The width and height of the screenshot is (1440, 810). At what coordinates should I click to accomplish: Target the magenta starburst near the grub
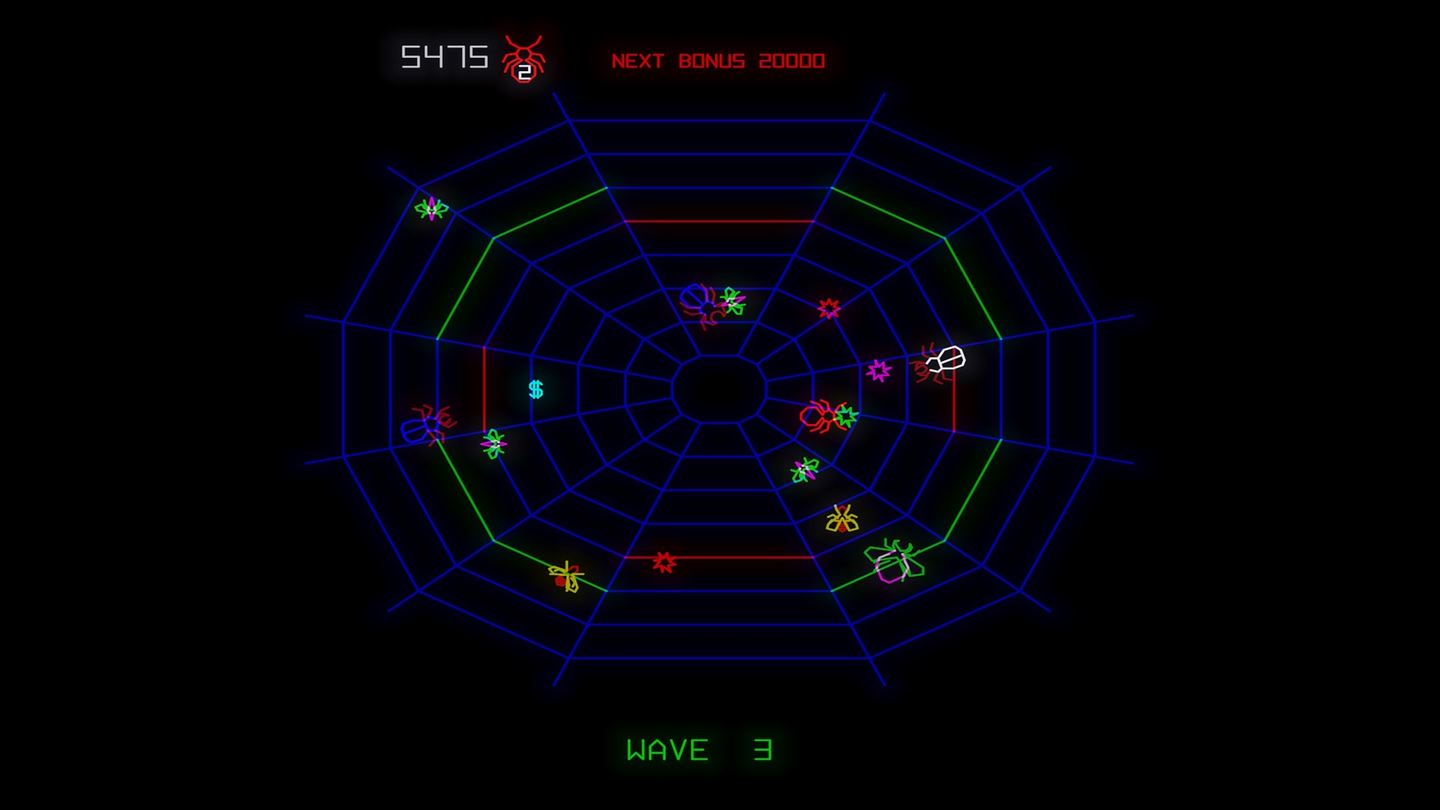point(878,371)
